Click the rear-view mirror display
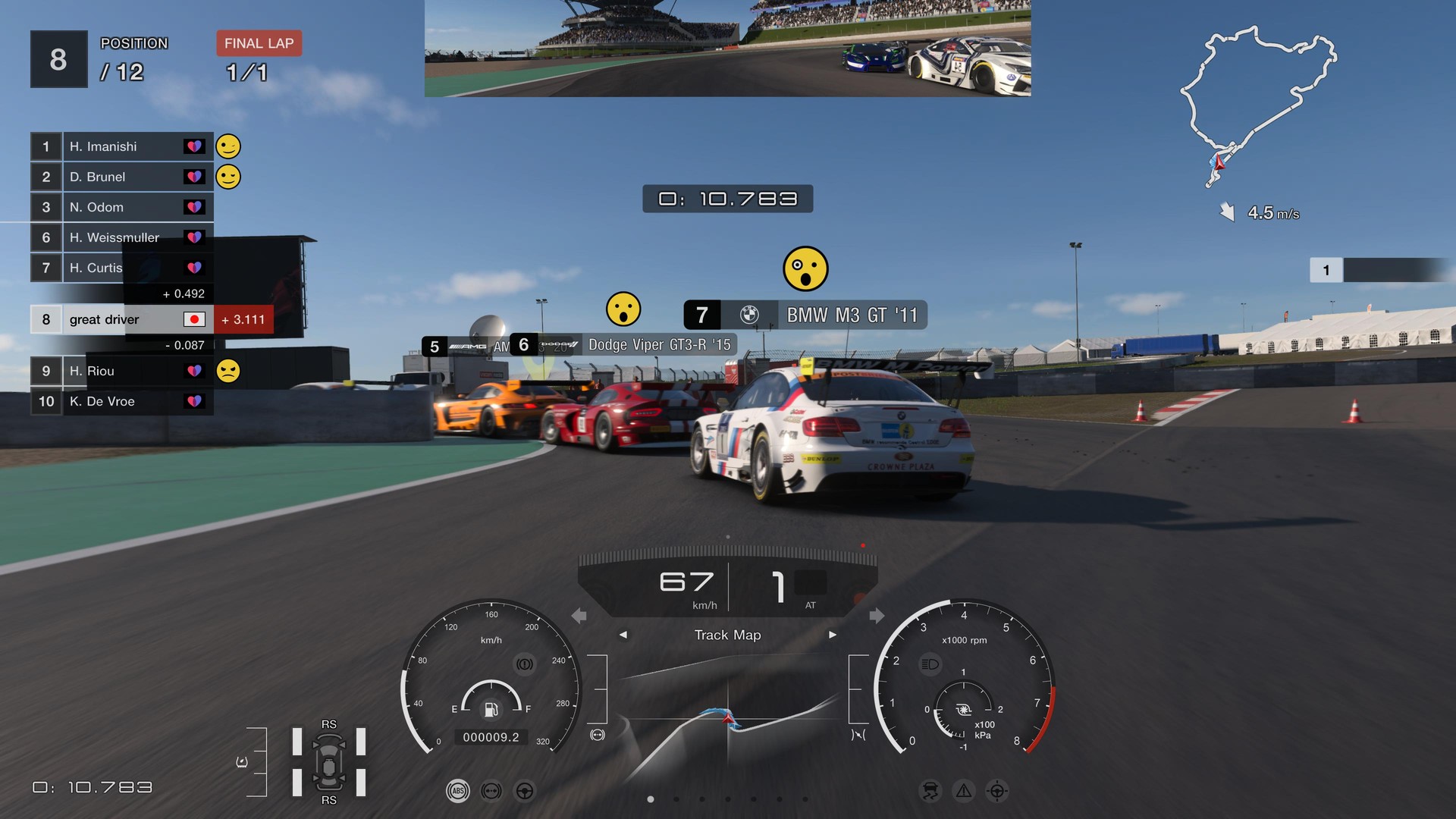1456x819 pixels. pos(727,48)
